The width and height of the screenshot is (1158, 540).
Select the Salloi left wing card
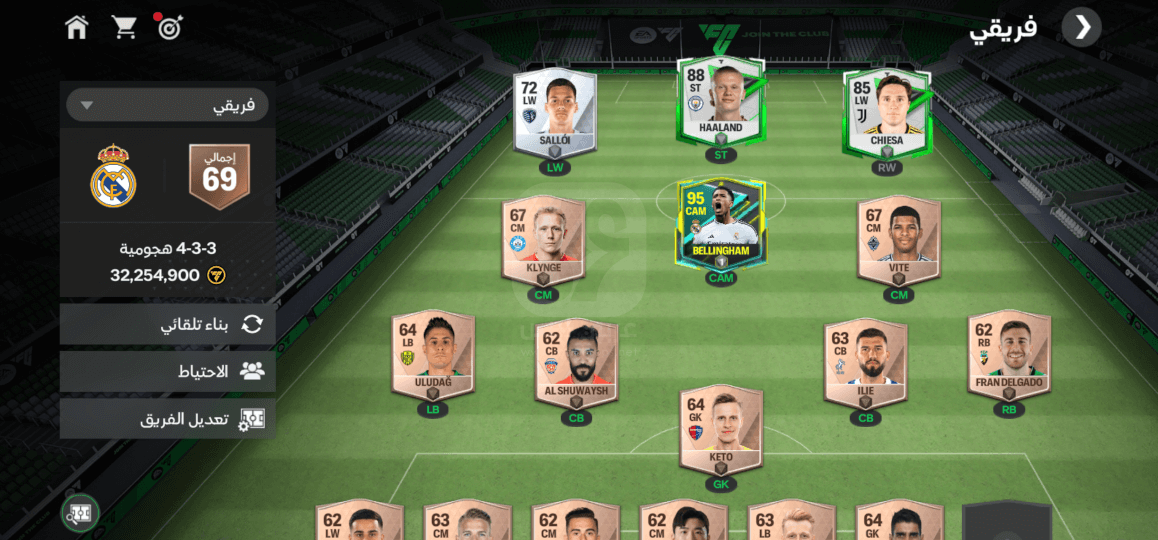pyautogui.click(x=555, y=110)
